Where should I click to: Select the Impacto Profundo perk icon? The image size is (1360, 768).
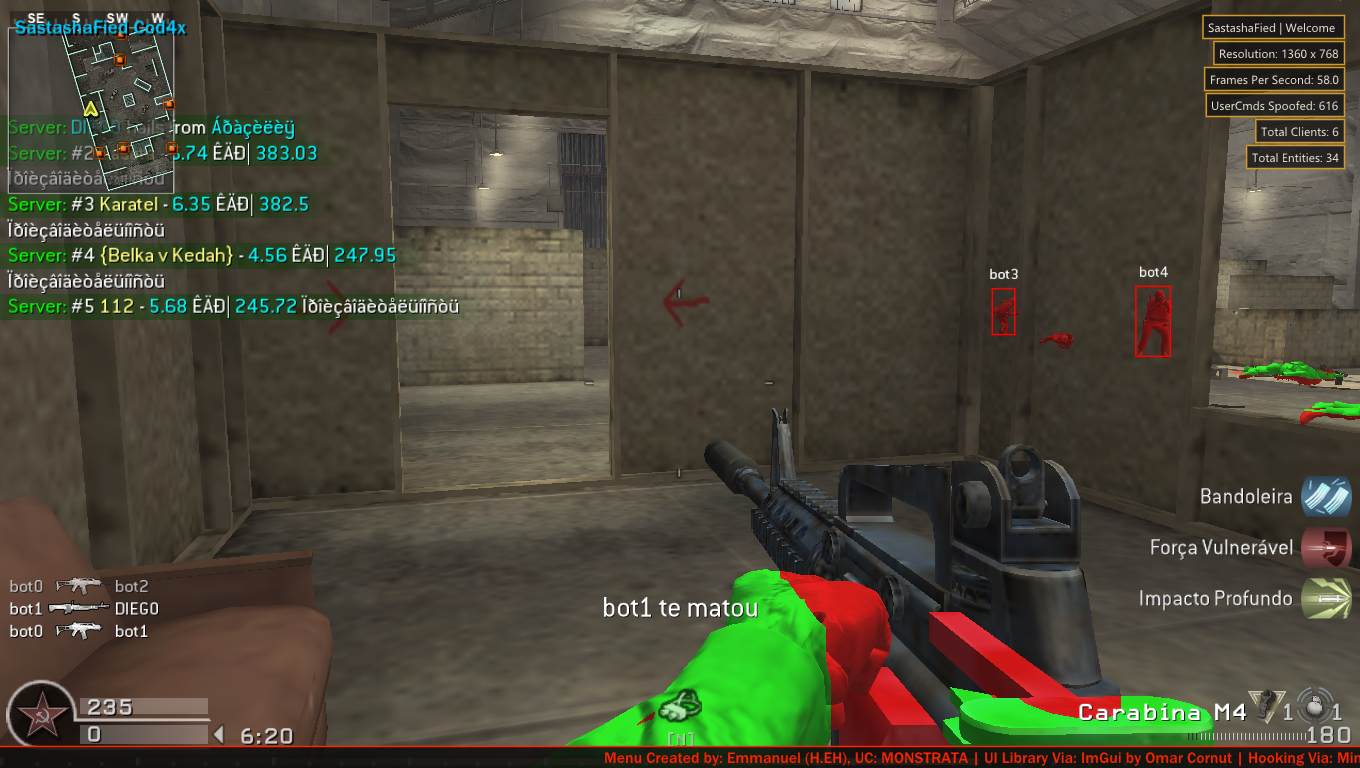coord(1327,598)
